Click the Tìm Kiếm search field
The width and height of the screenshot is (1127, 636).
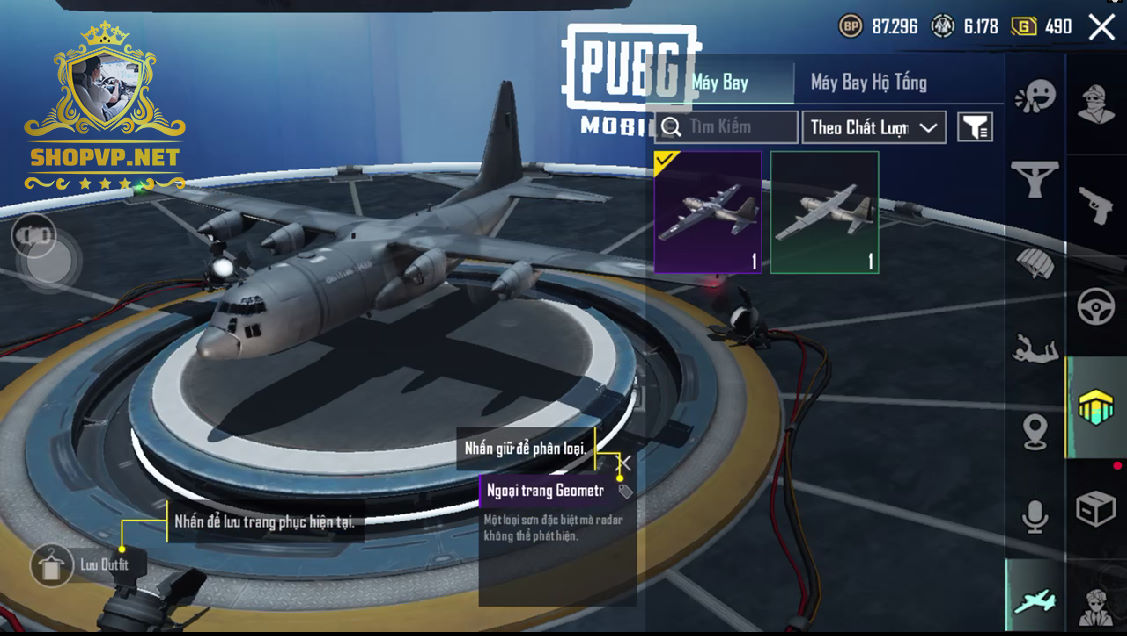[x=727, y=127]
